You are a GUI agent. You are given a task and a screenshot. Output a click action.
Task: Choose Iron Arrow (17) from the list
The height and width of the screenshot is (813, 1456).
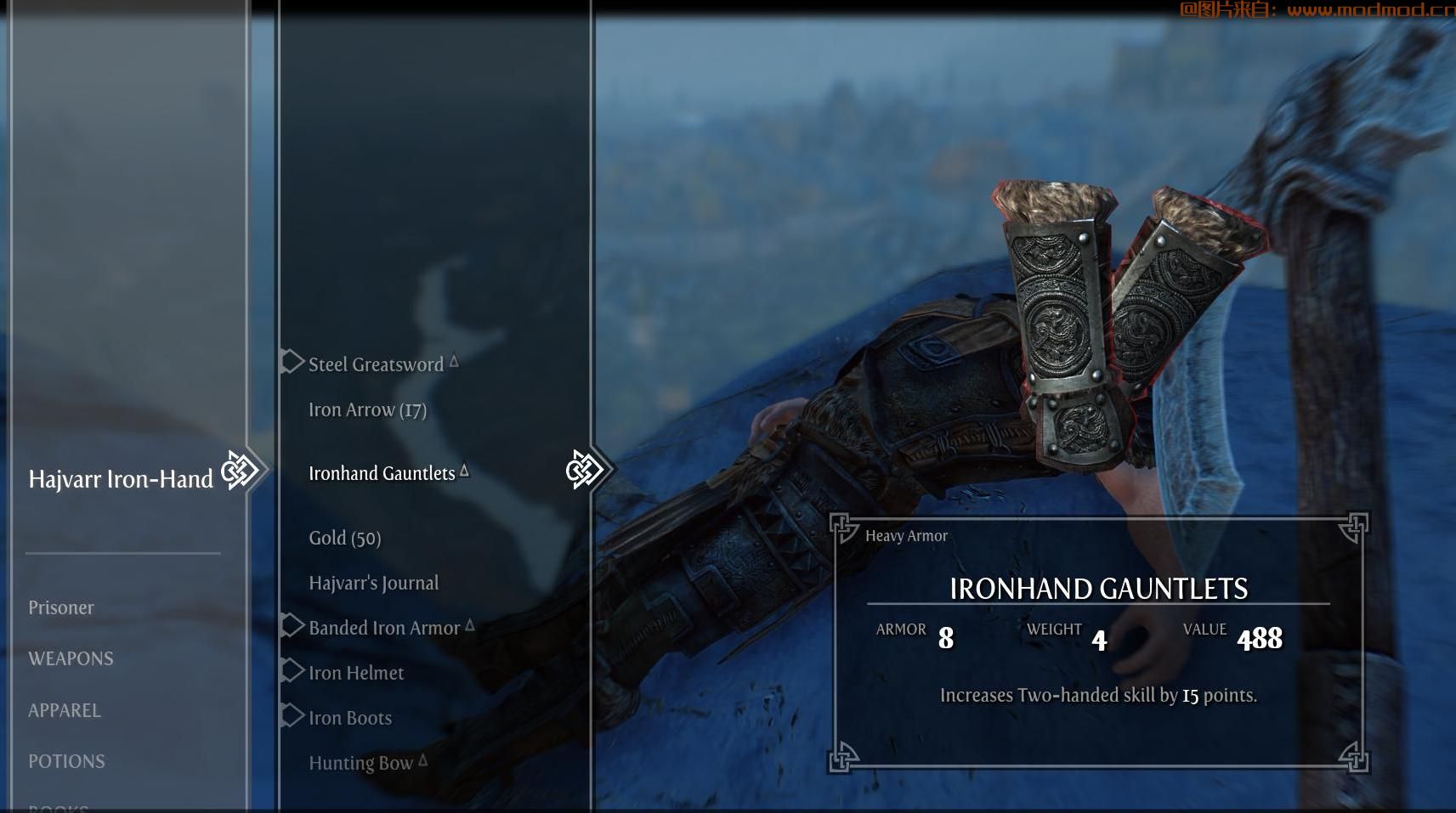pos(367,410)
